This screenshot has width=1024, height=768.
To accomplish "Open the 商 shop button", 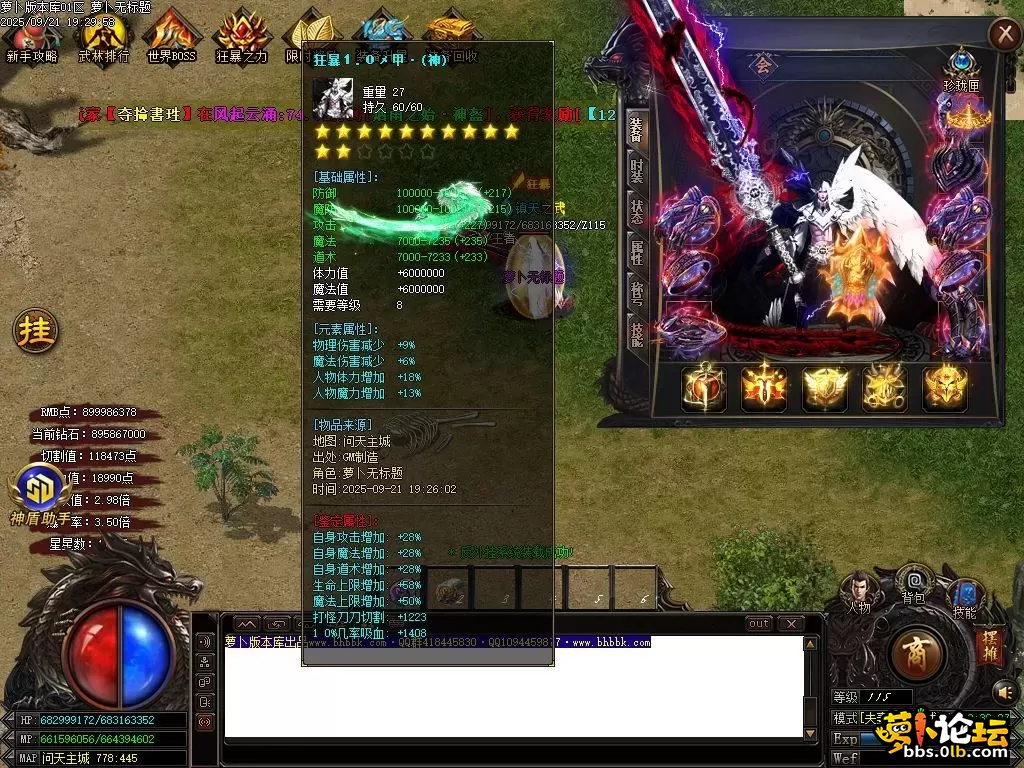I will coord(915,653).
